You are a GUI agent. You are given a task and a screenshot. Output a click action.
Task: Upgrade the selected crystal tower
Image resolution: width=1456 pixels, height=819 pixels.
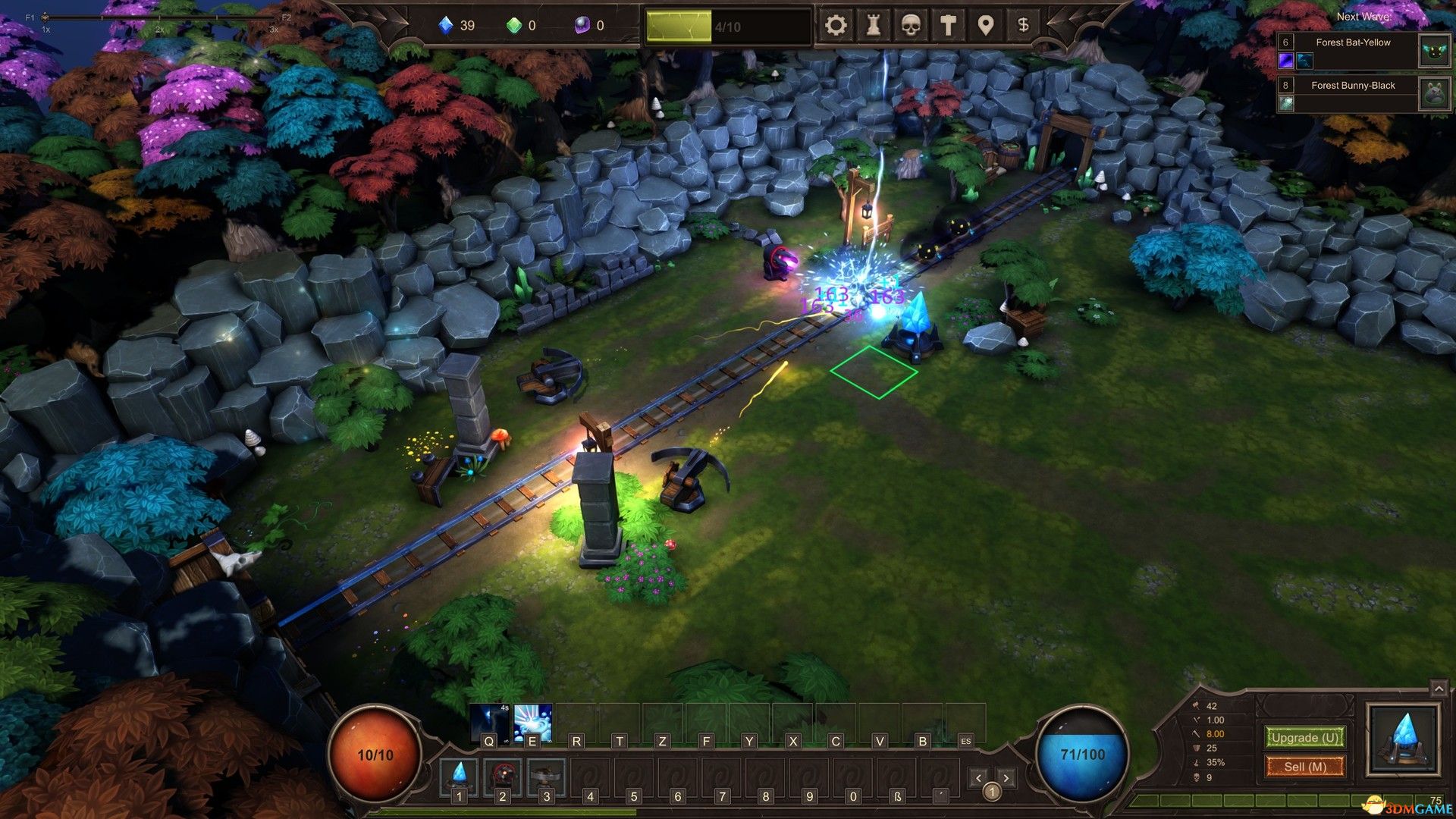pyautogui.click(x=1304, y=737)
